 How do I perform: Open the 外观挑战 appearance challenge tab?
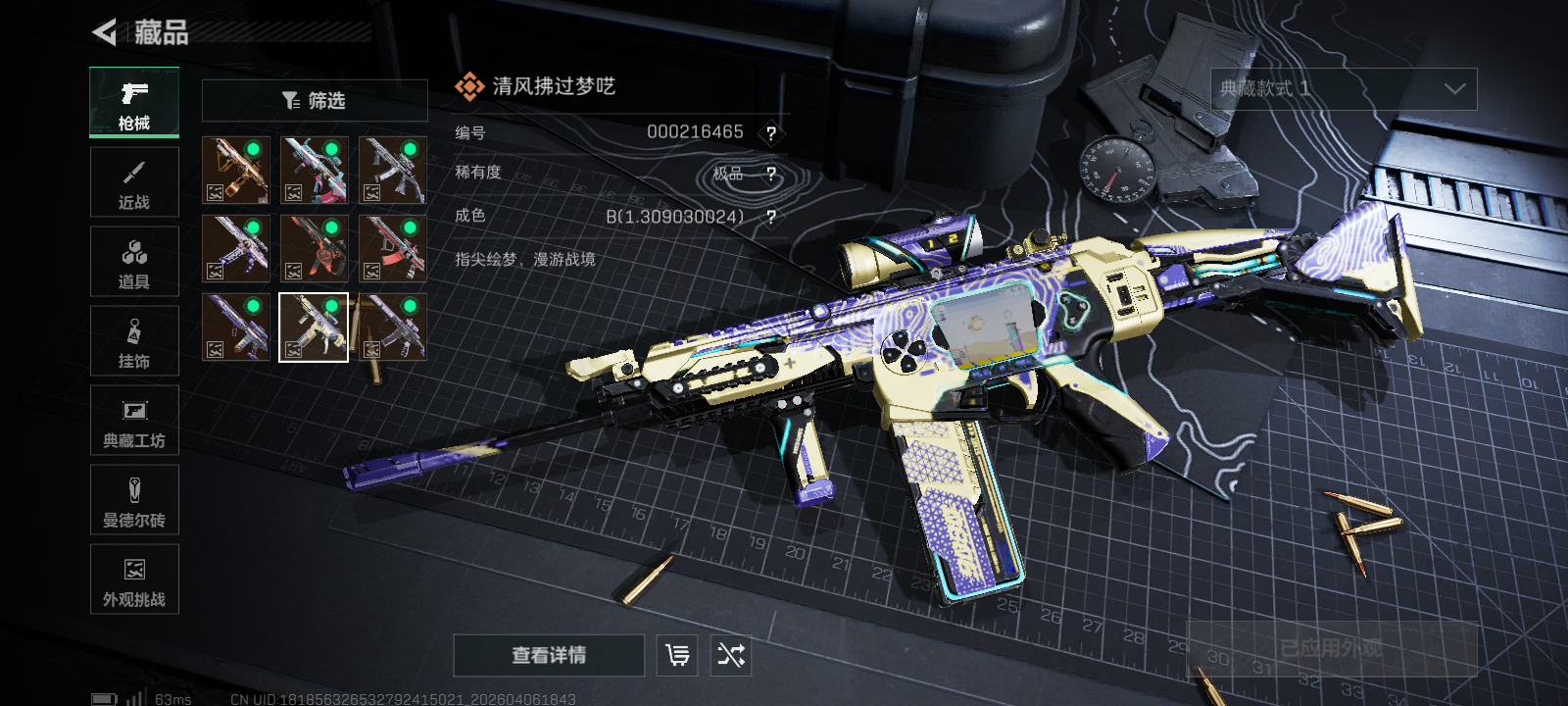tap(134, 580)
